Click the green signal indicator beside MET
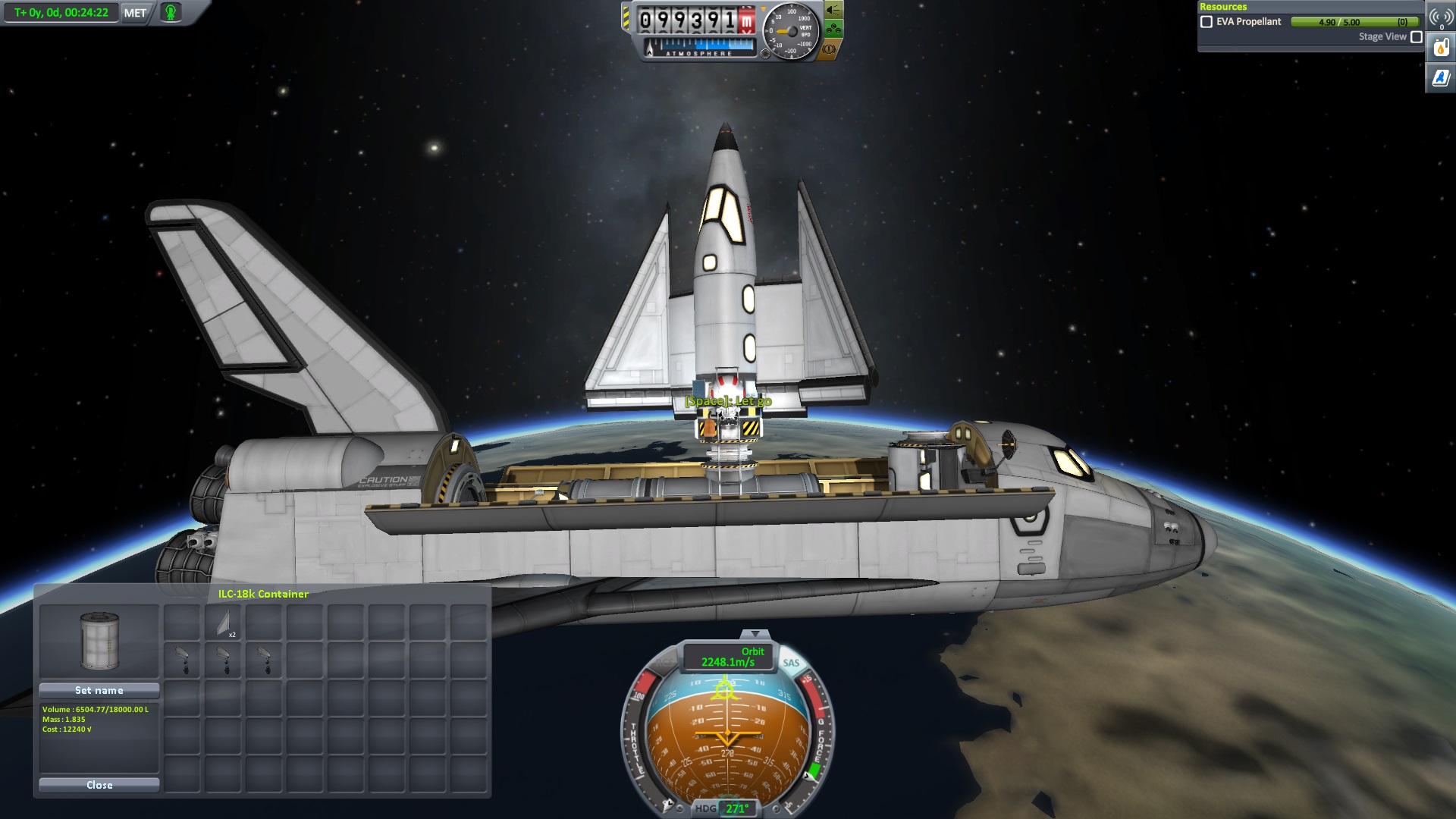Image resolution: width=1456 pixels, height=819 pixels. 171,13
